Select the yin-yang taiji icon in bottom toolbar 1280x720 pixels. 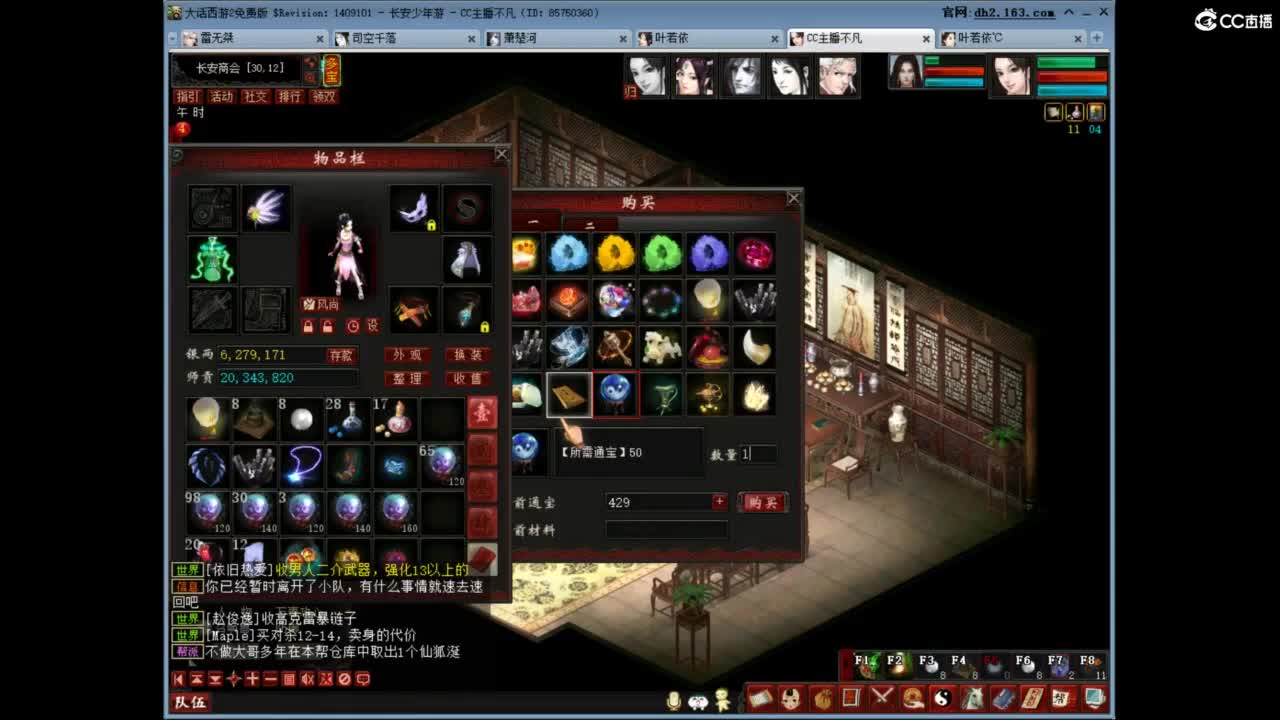[x=943, y=698]
